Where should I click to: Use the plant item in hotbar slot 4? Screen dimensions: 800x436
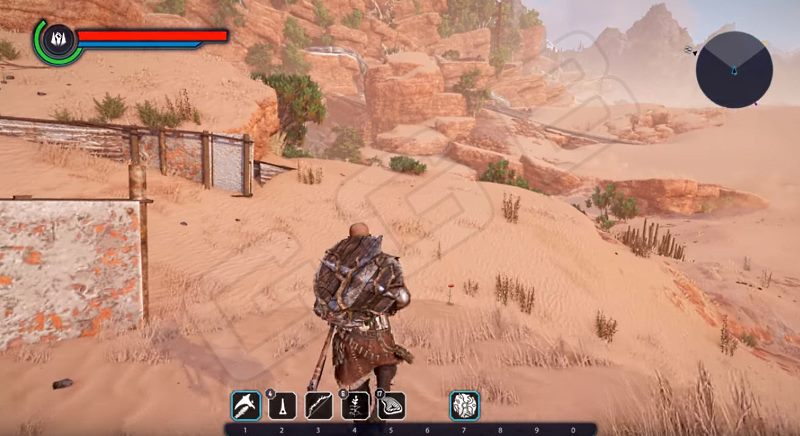355,405
